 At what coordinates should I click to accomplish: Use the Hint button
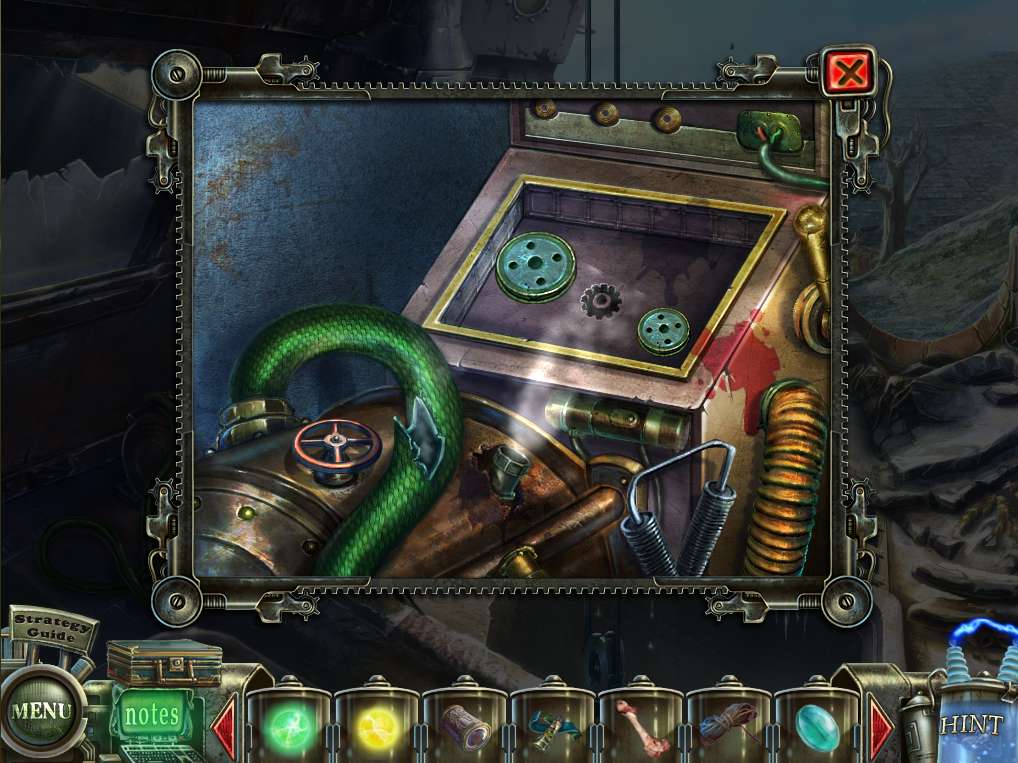(x=970, y=724)
